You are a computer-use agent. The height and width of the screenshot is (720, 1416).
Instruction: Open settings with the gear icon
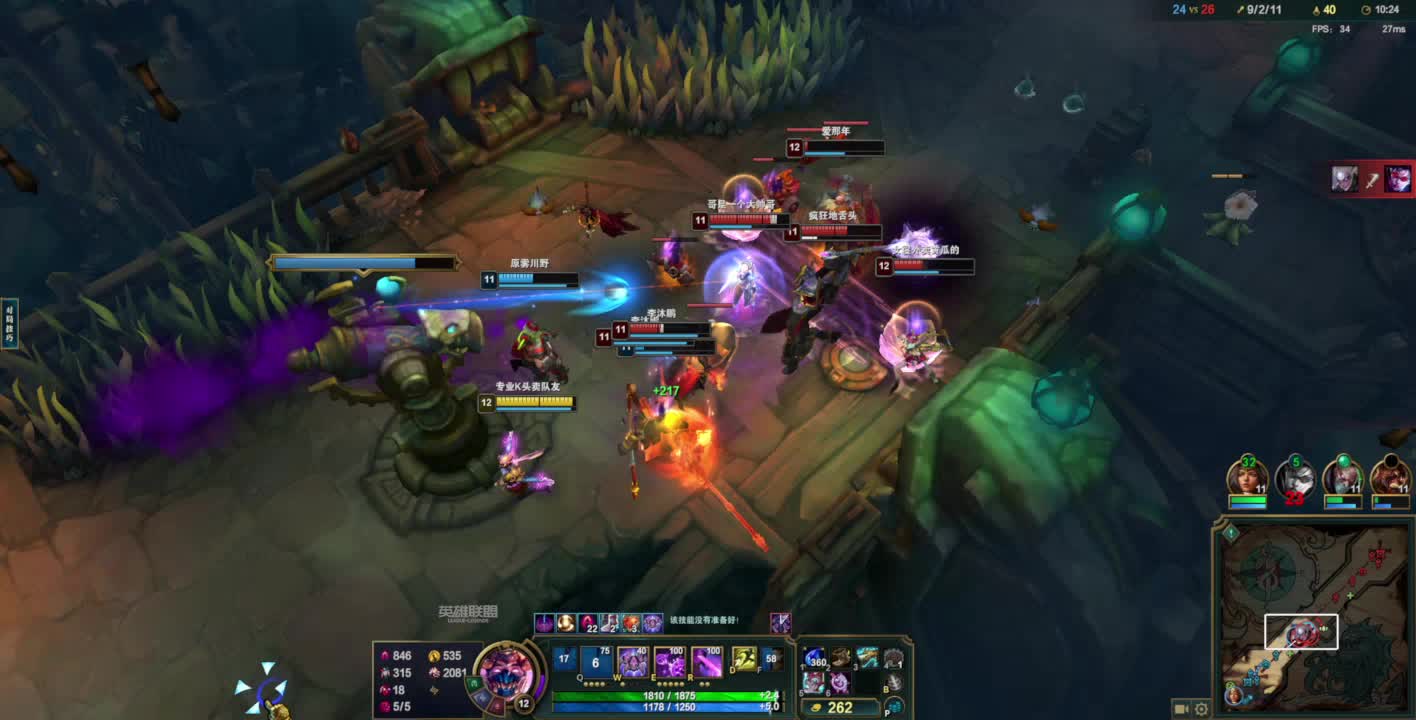(x=1201, y=709)
